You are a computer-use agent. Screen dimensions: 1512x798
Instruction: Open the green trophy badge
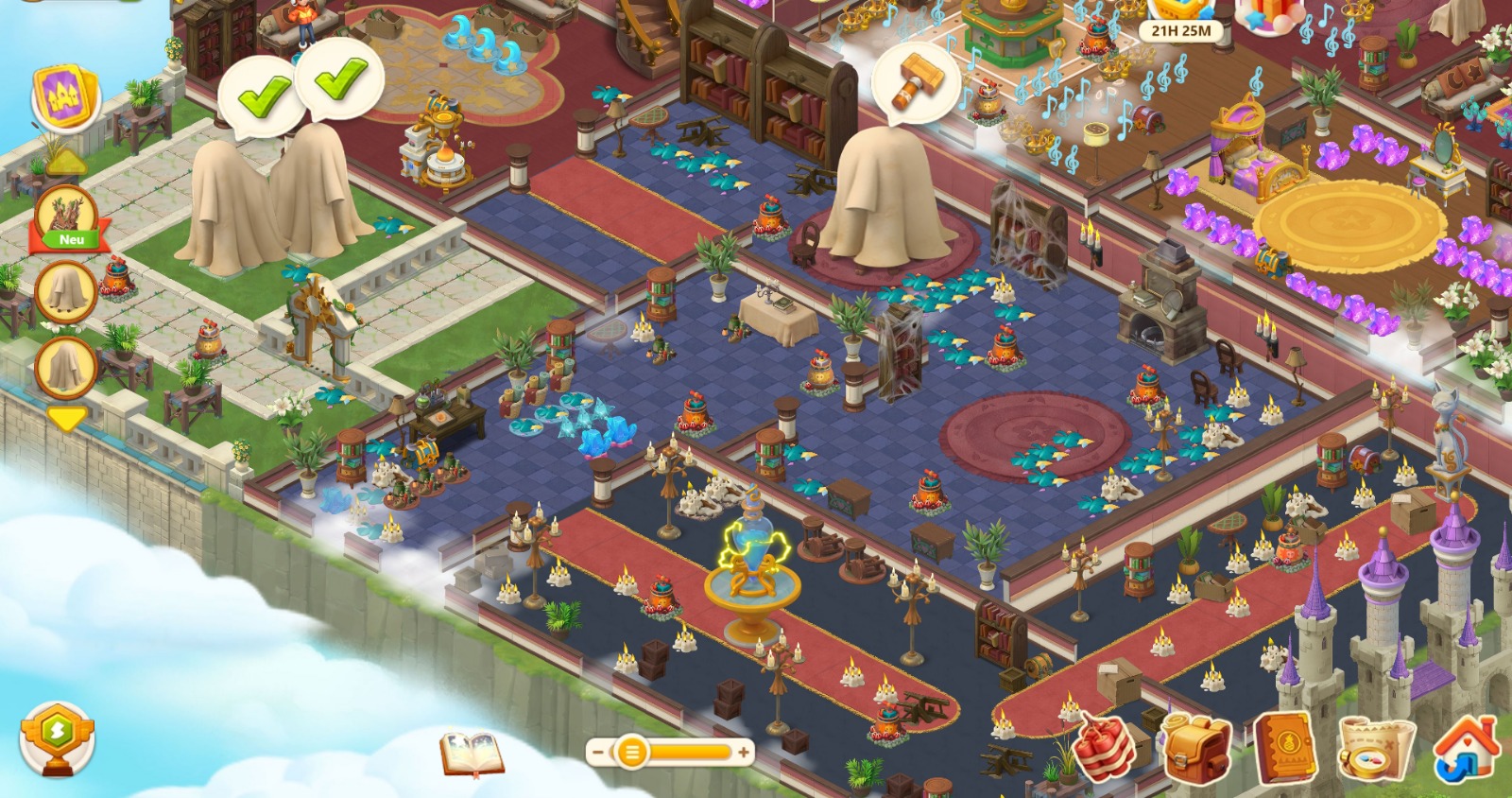click(x=57, y=738)
